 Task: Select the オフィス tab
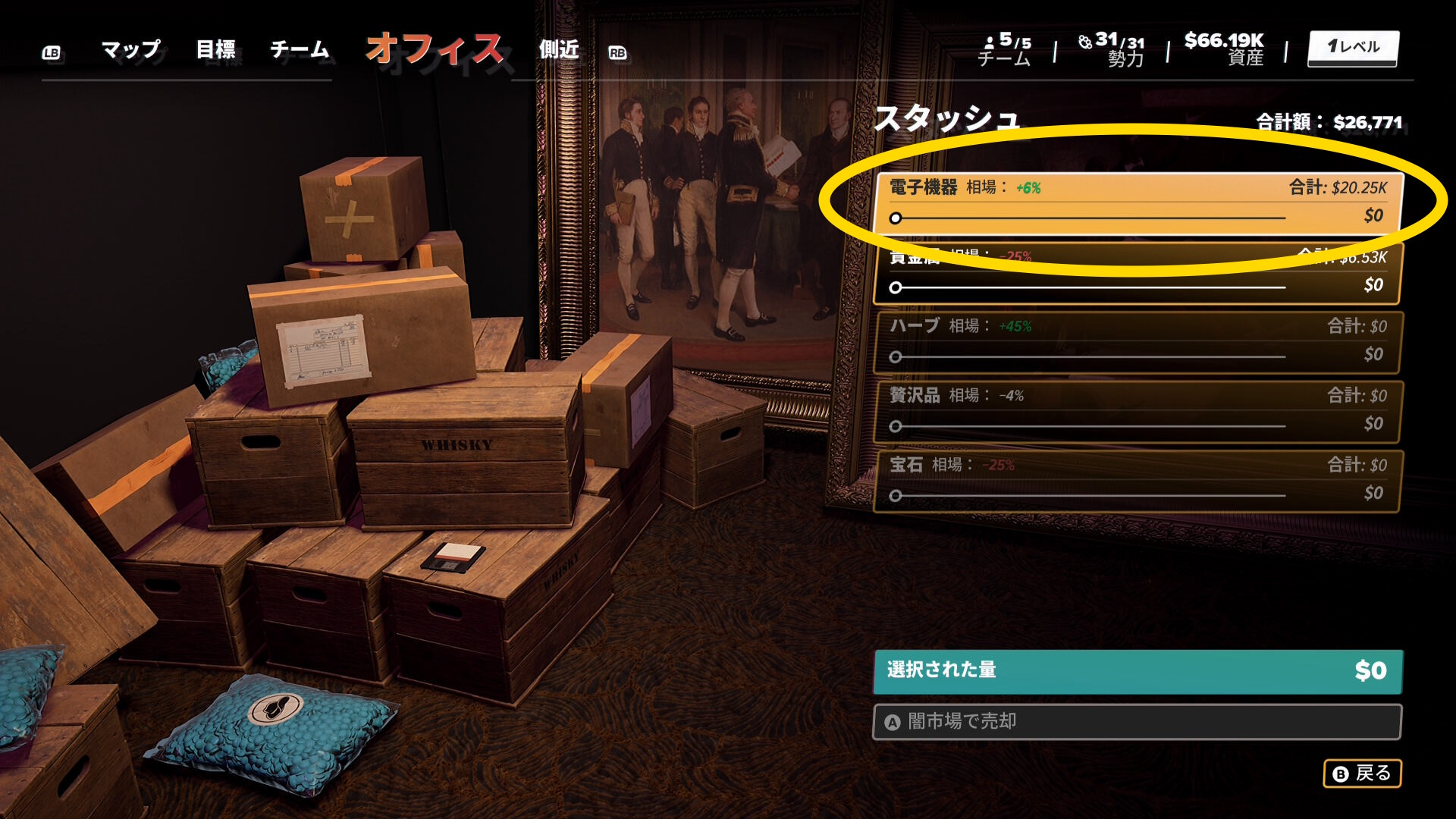434,50
